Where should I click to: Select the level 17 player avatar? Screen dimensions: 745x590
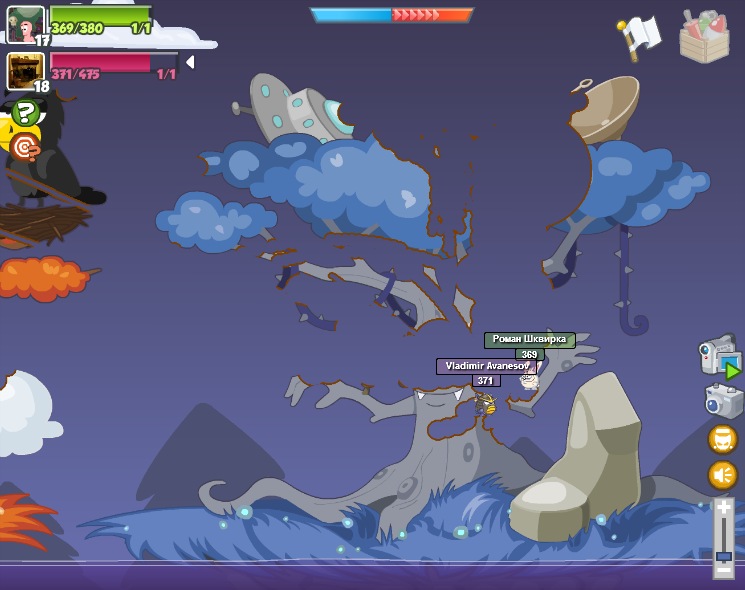pos(25,23)
